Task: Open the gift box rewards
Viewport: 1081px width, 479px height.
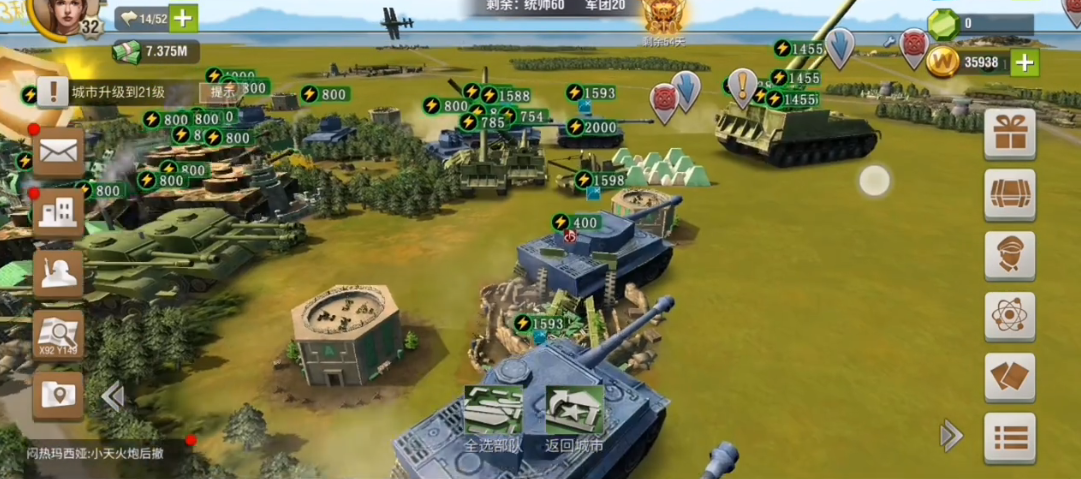Action: 1009,133
